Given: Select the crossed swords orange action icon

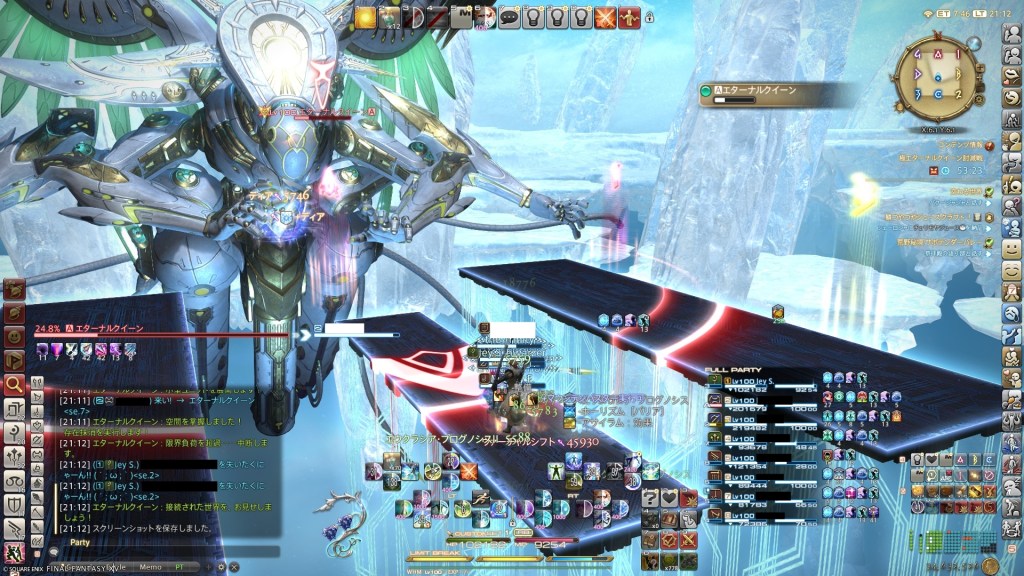Looking at the screenshot, I should pos(605,17).
